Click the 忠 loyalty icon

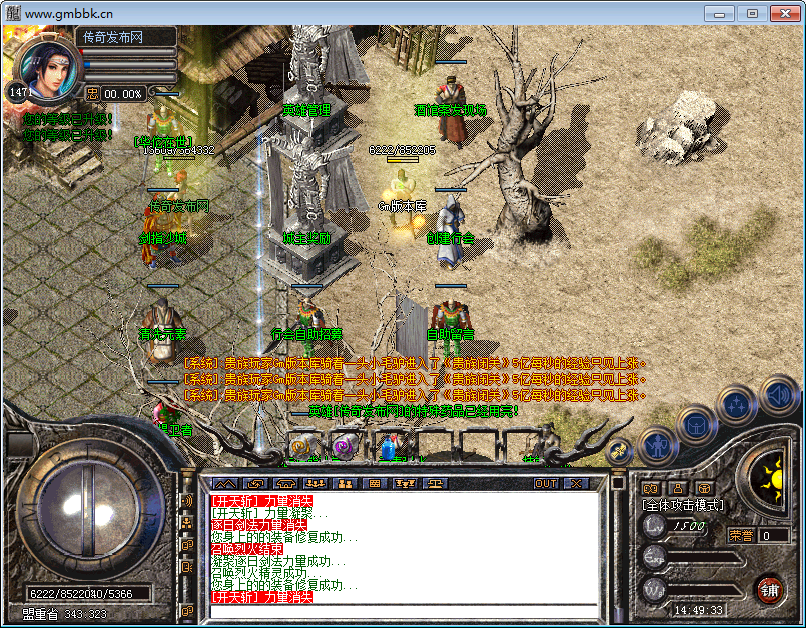[92, 93]
